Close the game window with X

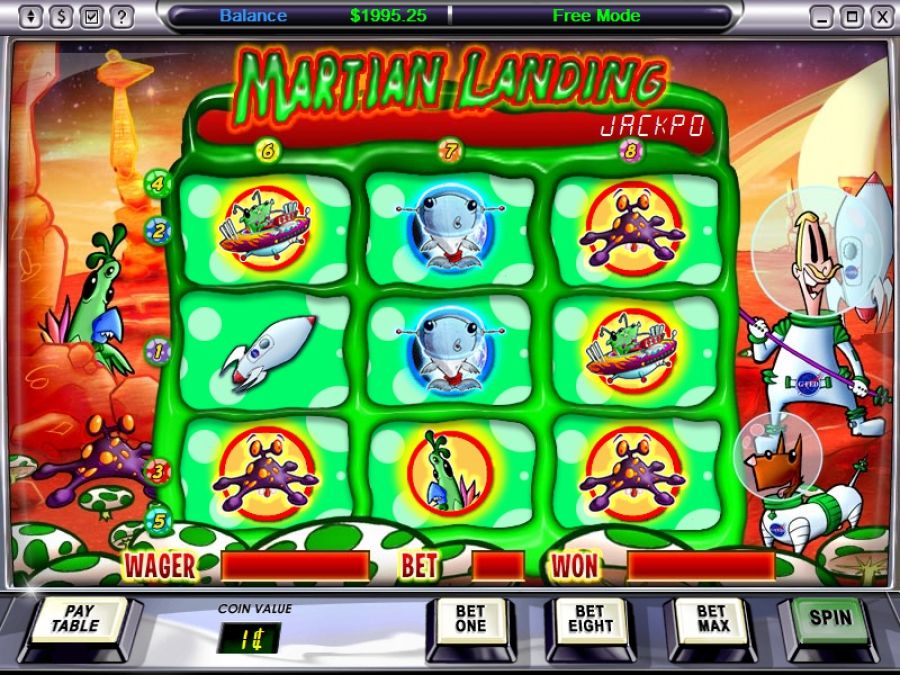pyautogui.click(x=880, y=17)
